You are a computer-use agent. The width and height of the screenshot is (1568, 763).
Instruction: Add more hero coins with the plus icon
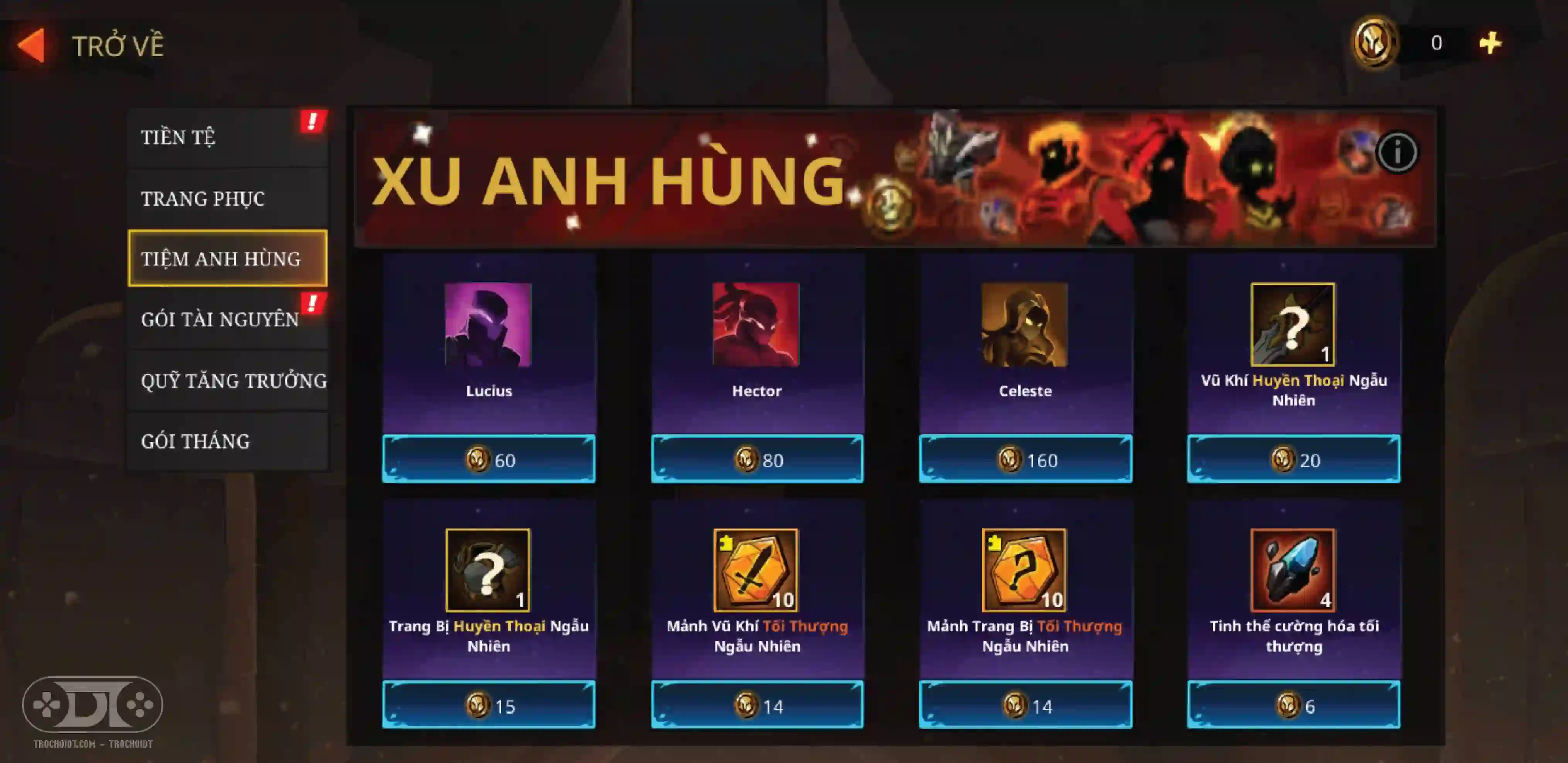click(x=1490, y=43)
